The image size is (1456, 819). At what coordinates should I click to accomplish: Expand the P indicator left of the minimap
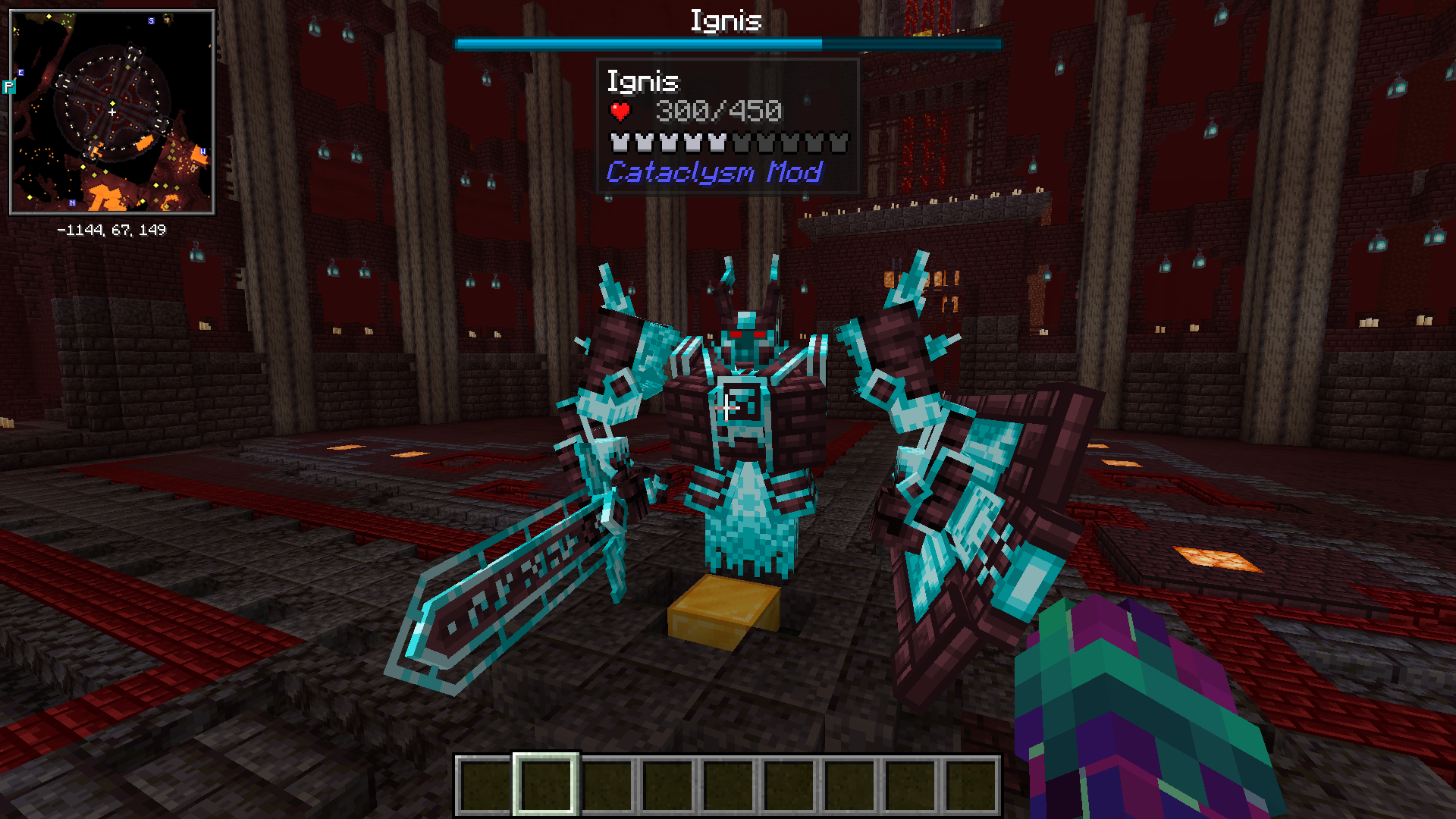pos(8,86)
